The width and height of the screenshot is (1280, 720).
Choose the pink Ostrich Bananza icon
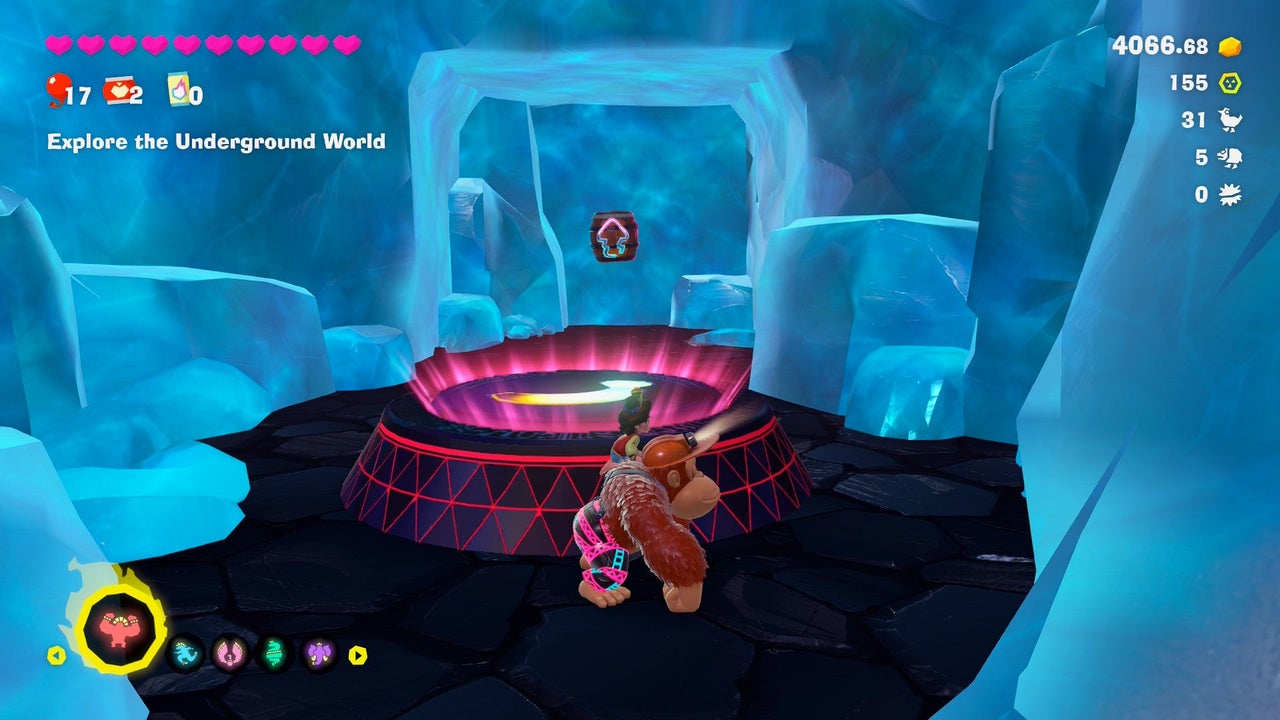[x=229, y=655]
